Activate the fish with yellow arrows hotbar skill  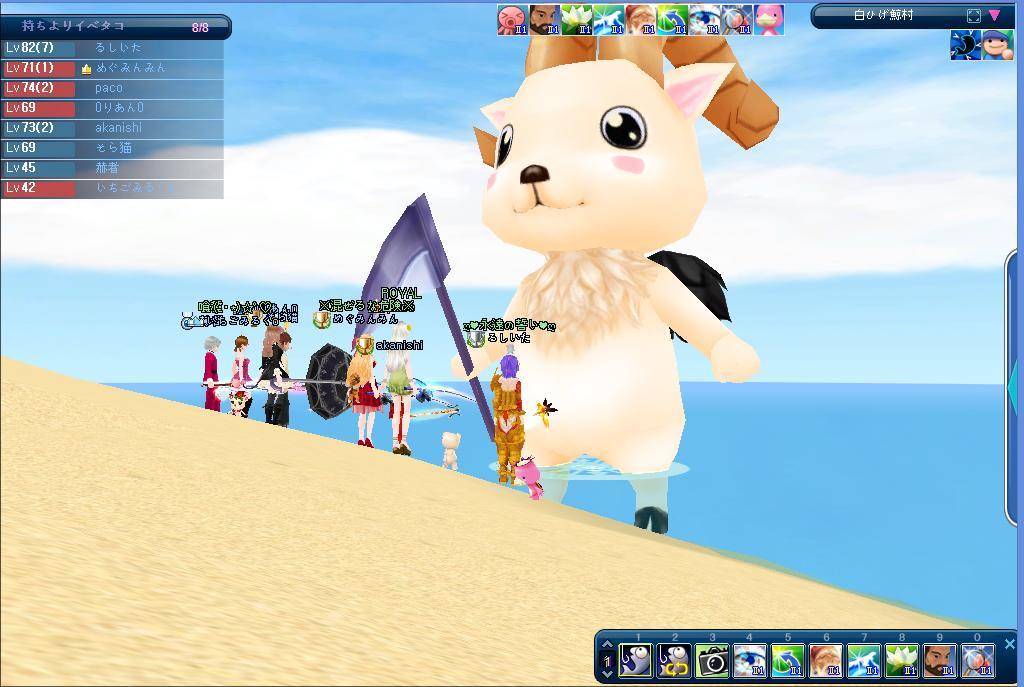(x=674, y=660)
